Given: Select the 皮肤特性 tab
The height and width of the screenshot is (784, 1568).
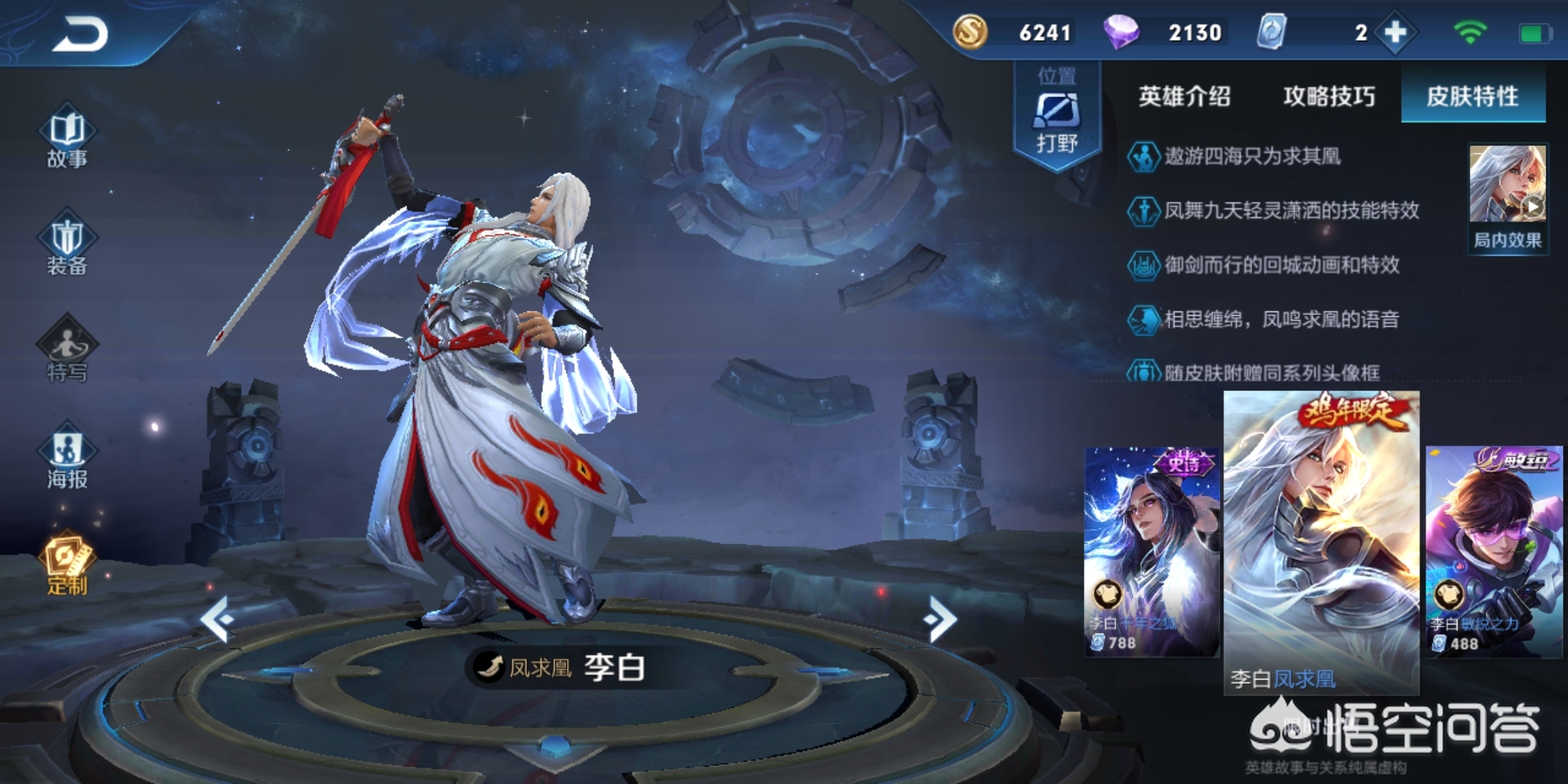Looking at the screenshot, I should (x=1472, y=97).
